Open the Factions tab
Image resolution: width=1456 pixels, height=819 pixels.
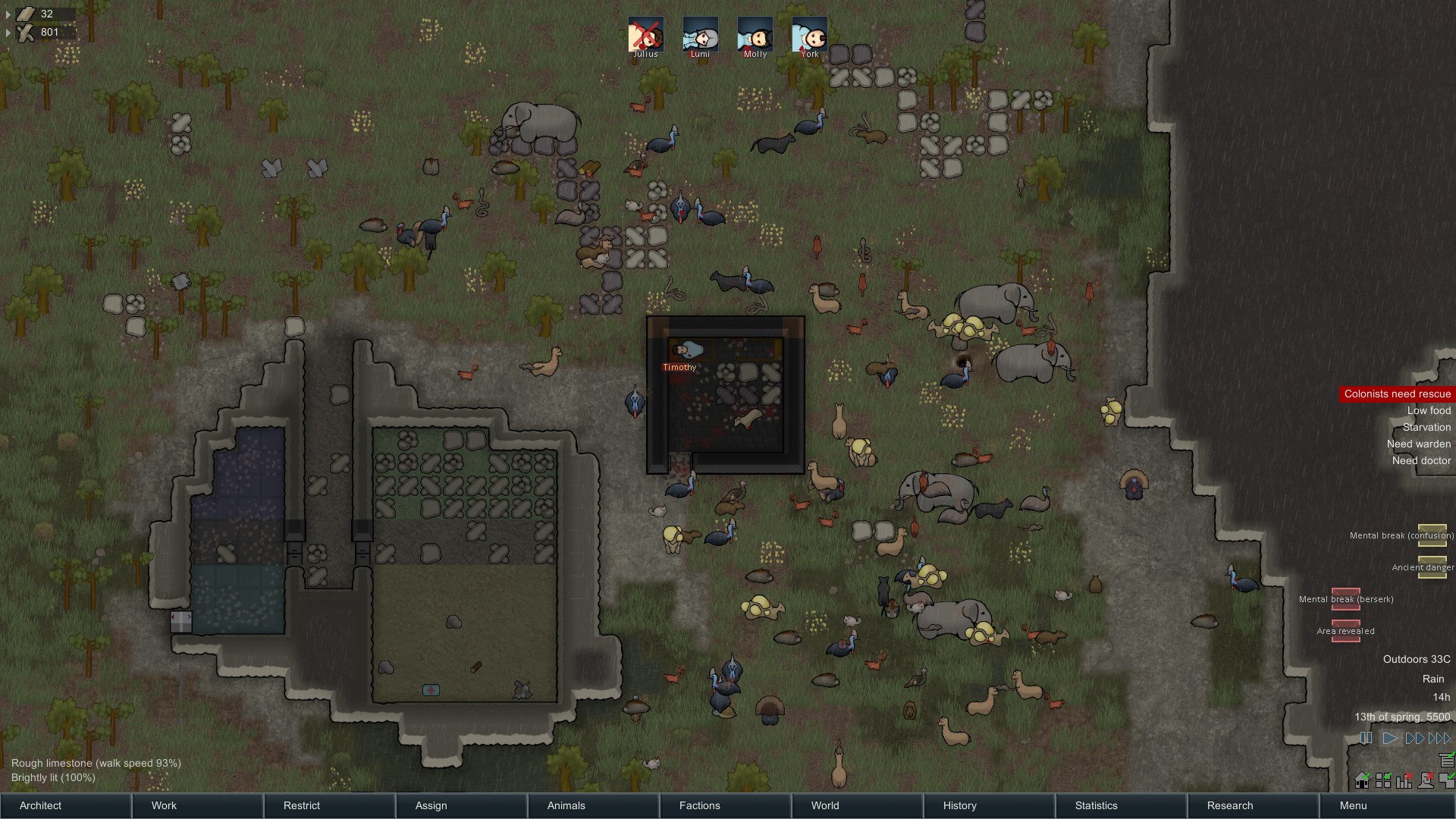[x=700, y=805]
